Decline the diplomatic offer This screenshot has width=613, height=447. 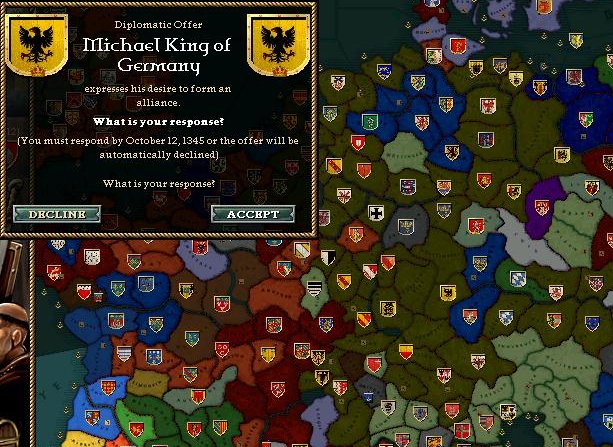[x=57, y=214]
